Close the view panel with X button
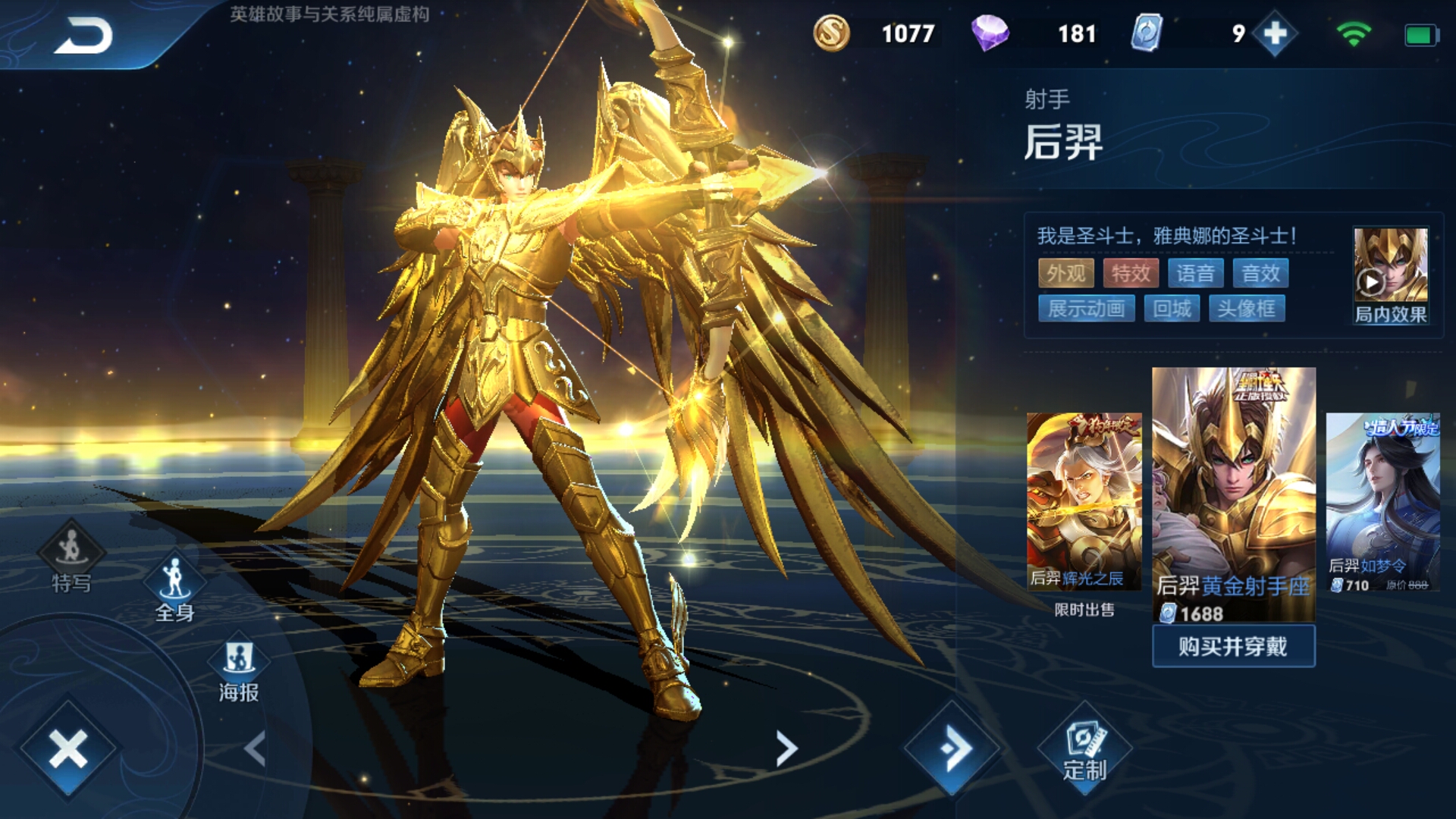The image size is (1456, 819). pos(68,749)
